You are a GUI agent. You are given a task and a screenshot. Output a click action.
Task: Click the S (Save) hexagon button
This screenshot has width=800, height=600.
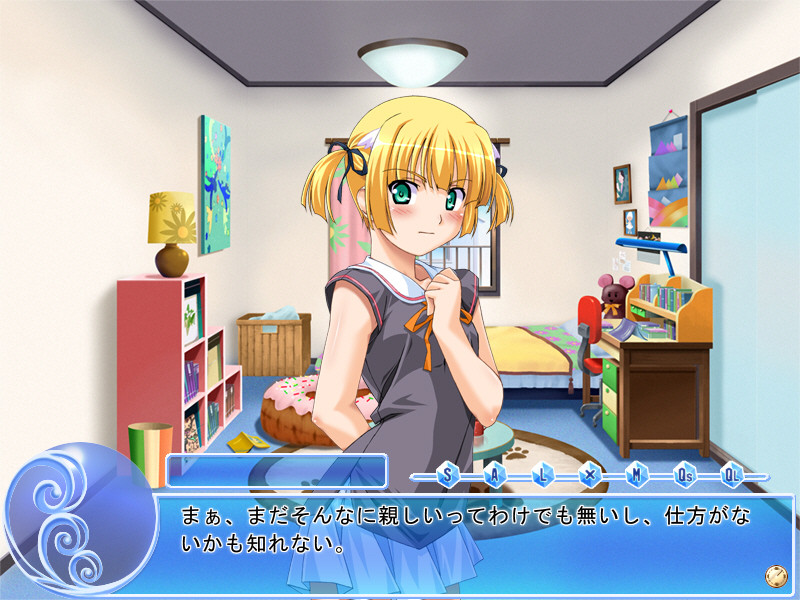tap(447, 475)
